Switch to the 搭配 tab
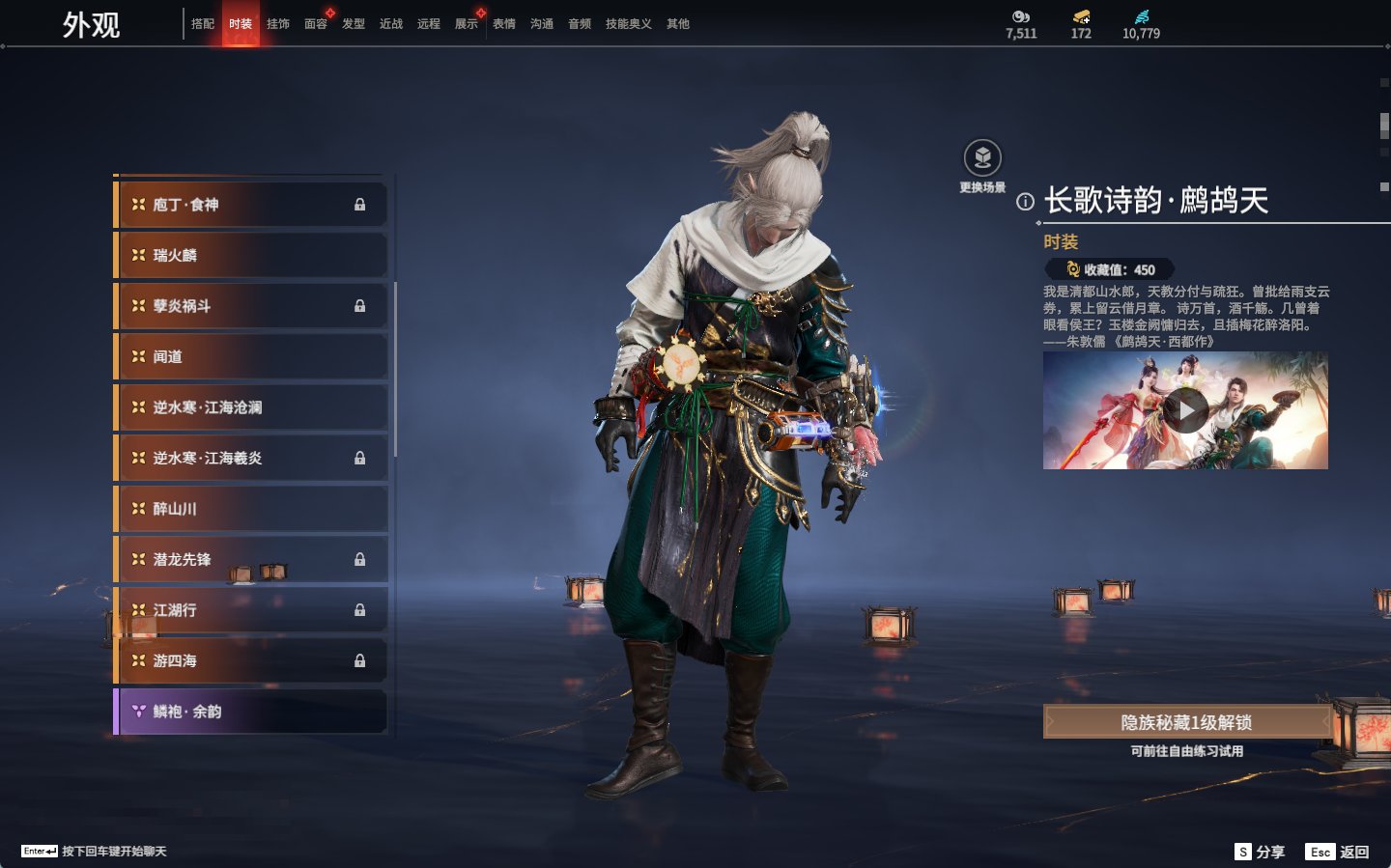The height and width of the screenshot is (868, 1391). click(x=203, y=24)
